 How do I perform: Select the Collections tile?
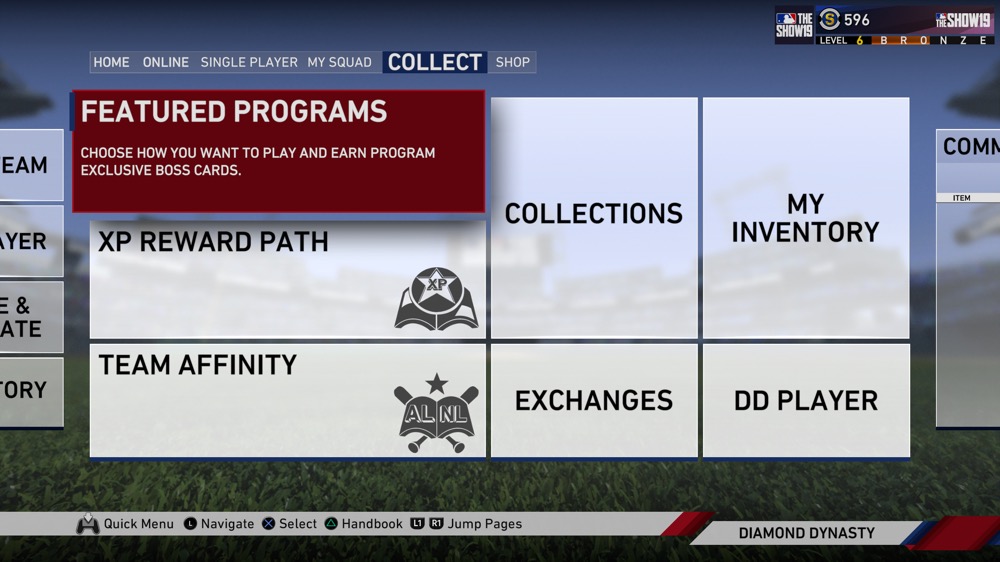coord(594,217)
